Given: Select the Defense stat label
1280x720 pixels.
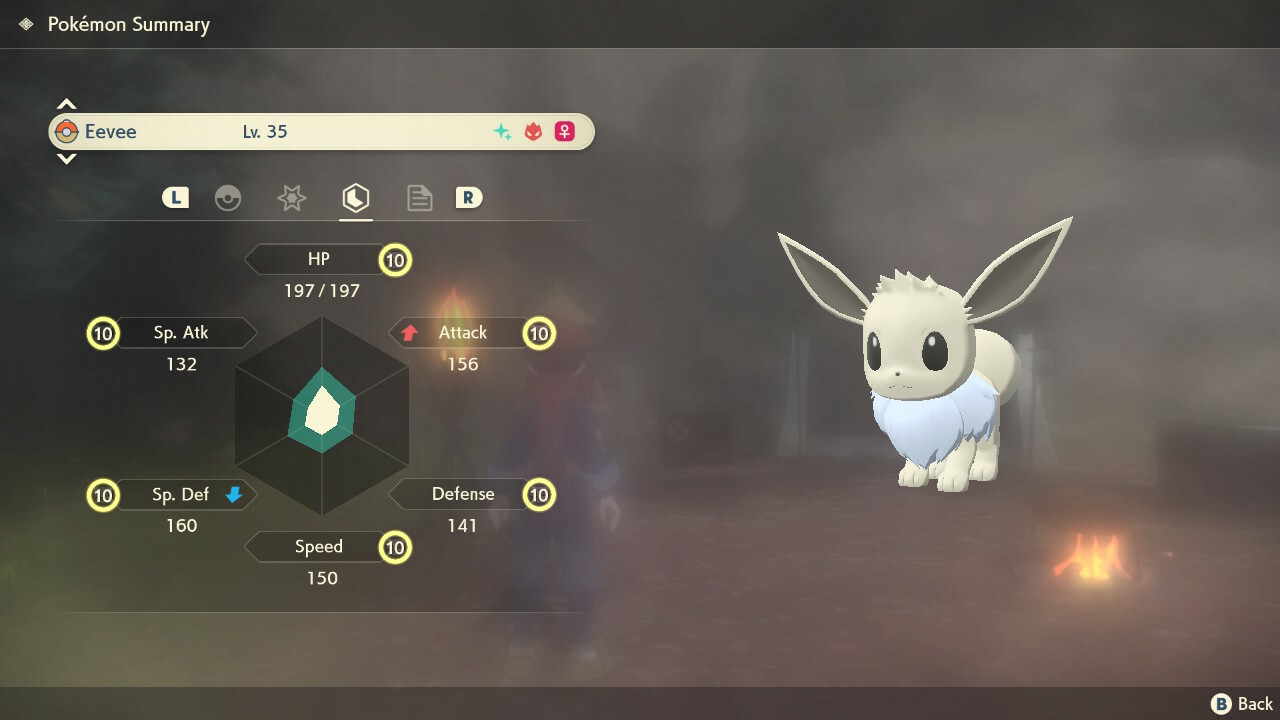Looking at the screenshot, I should tap(462, 494).
